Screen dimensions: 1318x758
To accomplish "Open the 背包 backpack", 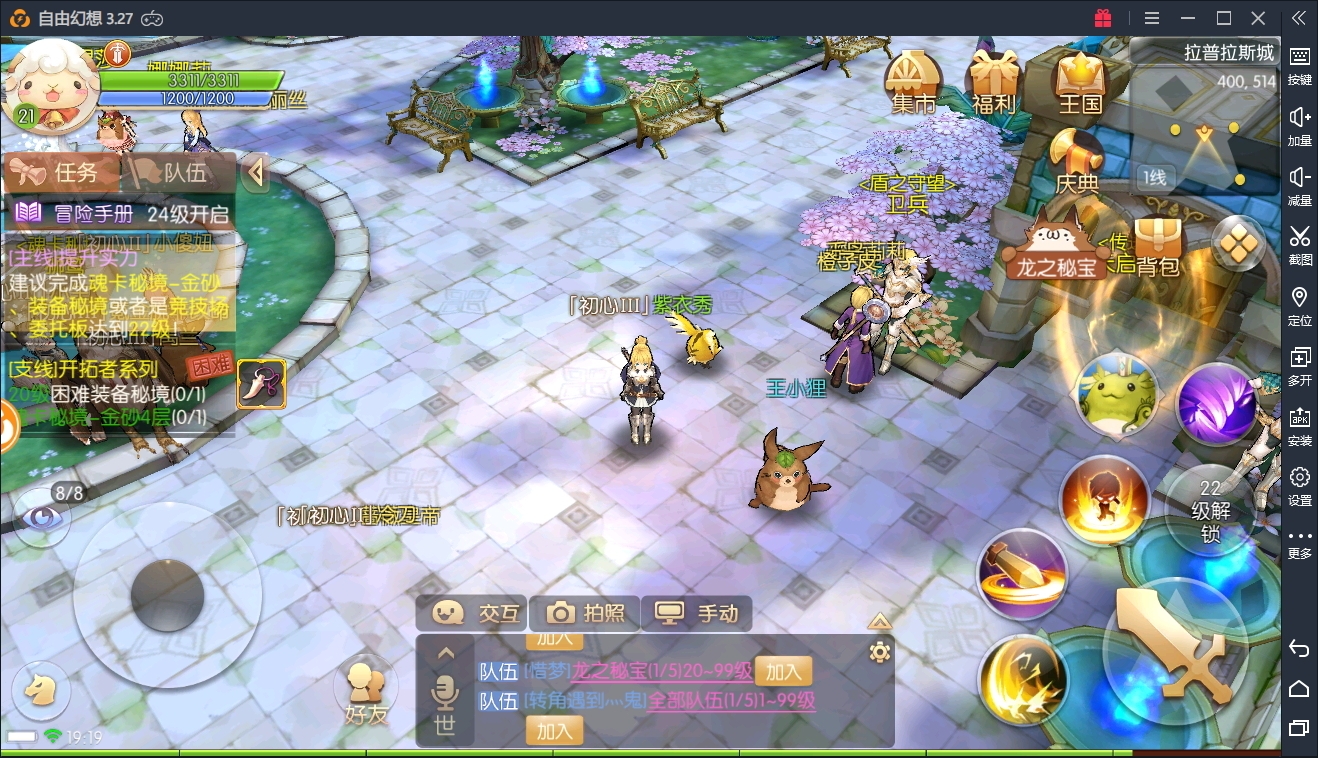I will [x=1158, y=248].
